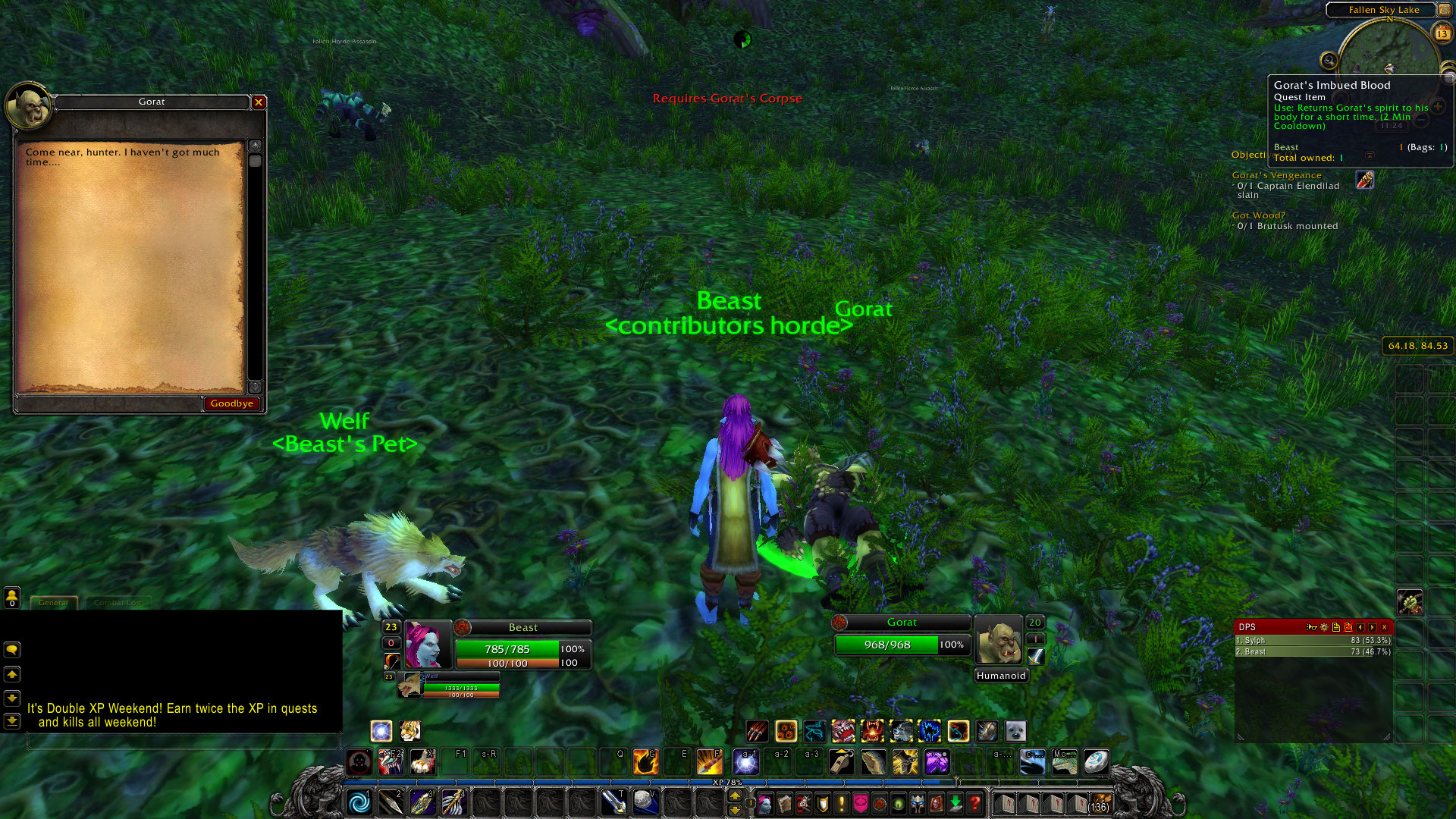Use the fire spell icon bound to G
The width and height of the screenshot is (1456, 819).
click(x=645, y=761)
